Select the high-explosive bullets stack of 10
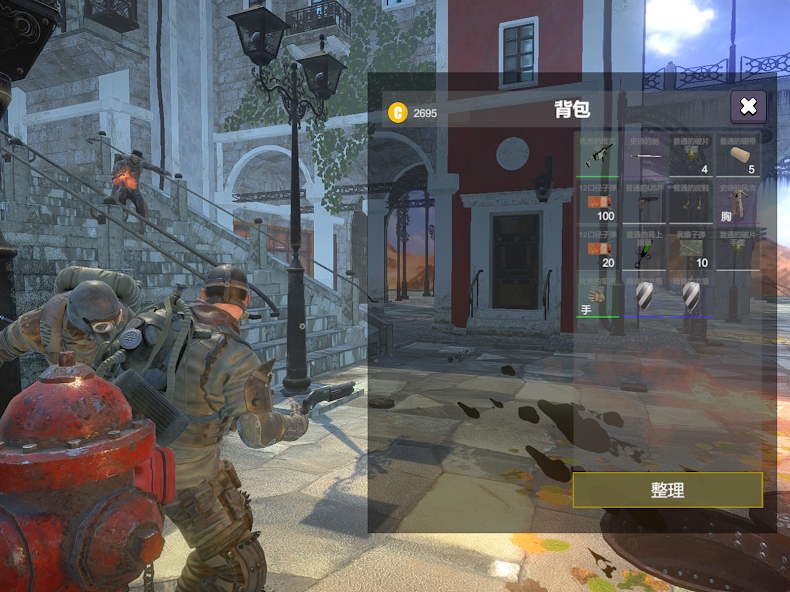The width and height of the screenshot is (790, 592). click(x=692, y=249)
